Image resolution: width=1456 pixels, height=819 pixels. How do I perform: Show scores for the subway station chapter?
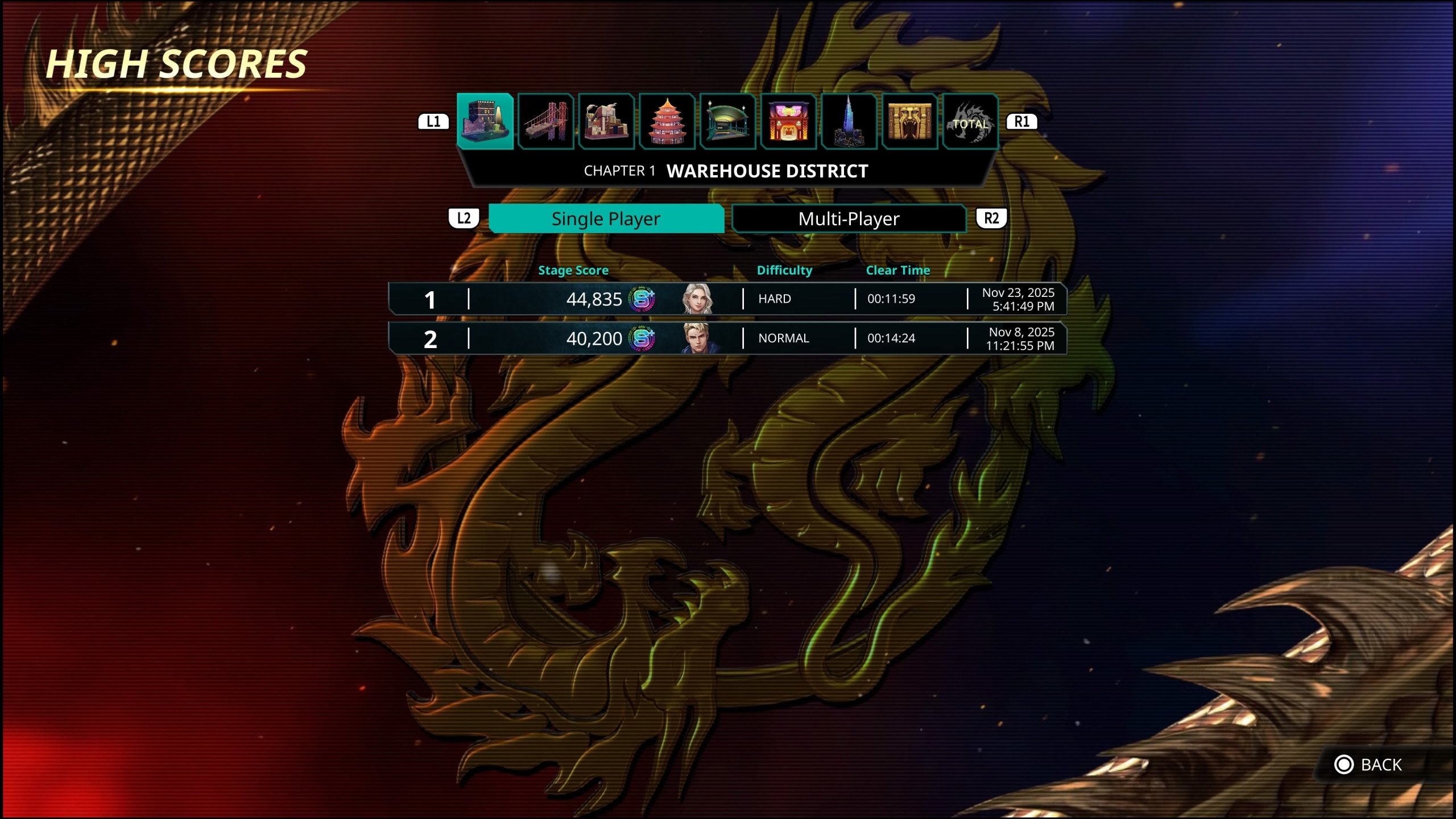728,122
